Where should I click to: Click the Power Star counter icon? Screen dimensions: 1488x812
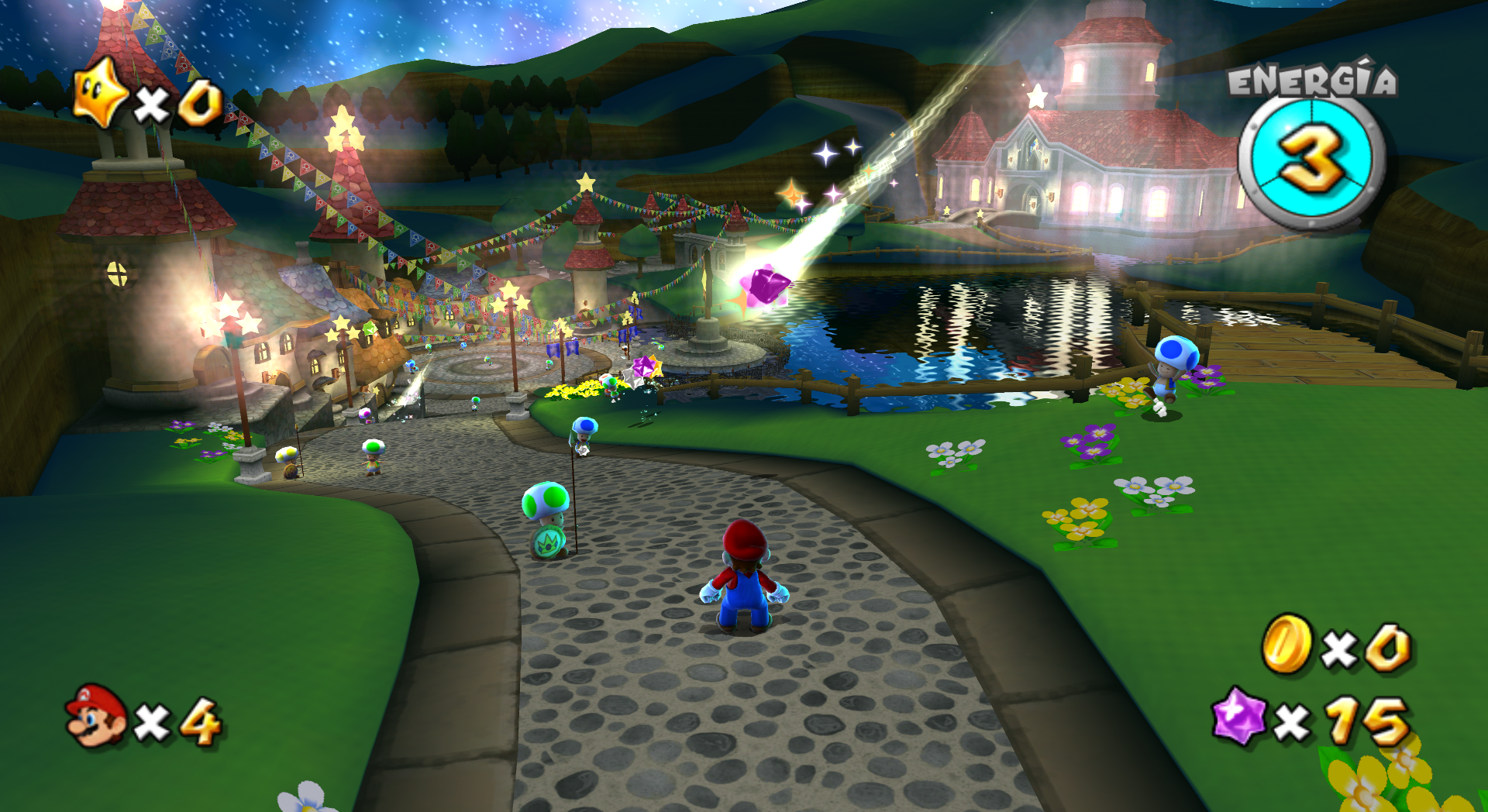(x=100, y=95)
